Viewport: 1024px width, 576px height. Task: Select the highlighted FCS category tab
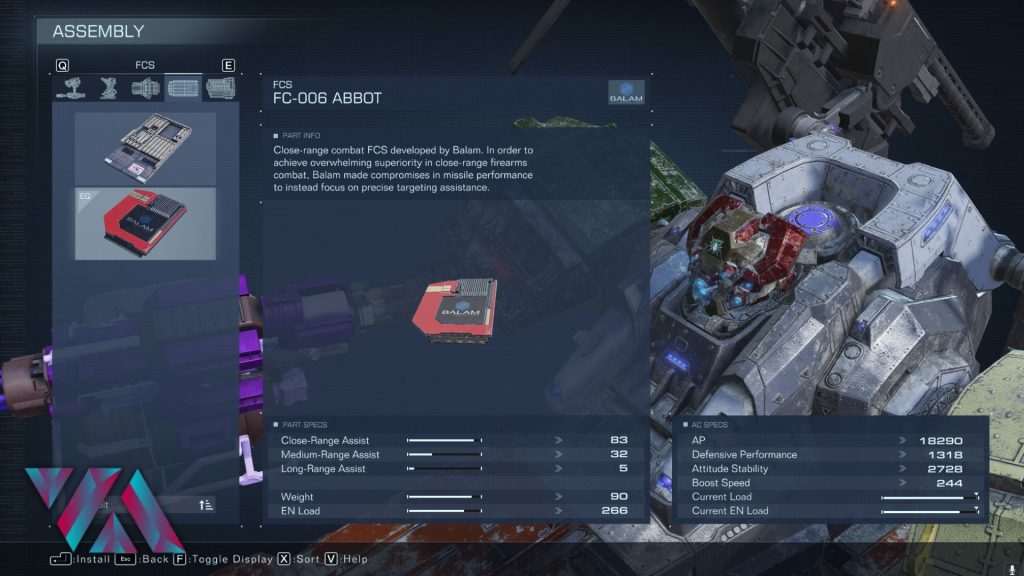pyautogui.click(x=183, y=88)
